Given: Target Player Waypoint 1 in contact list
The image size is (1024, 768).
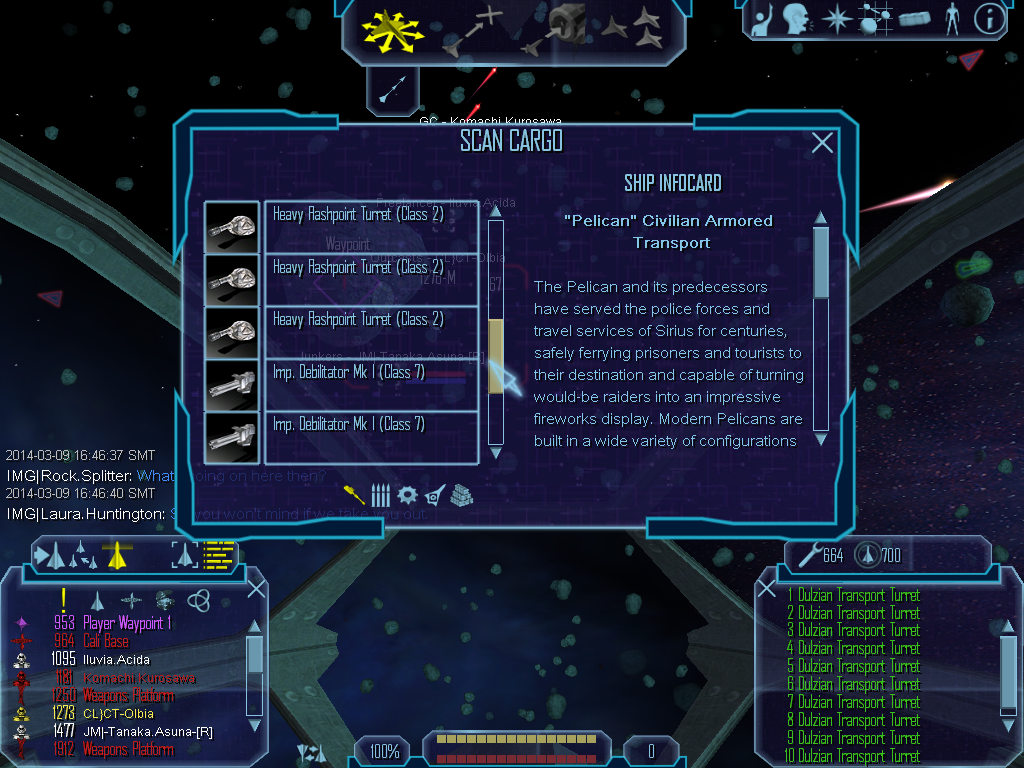Looking at the screenshot, I should coord(127,624).
